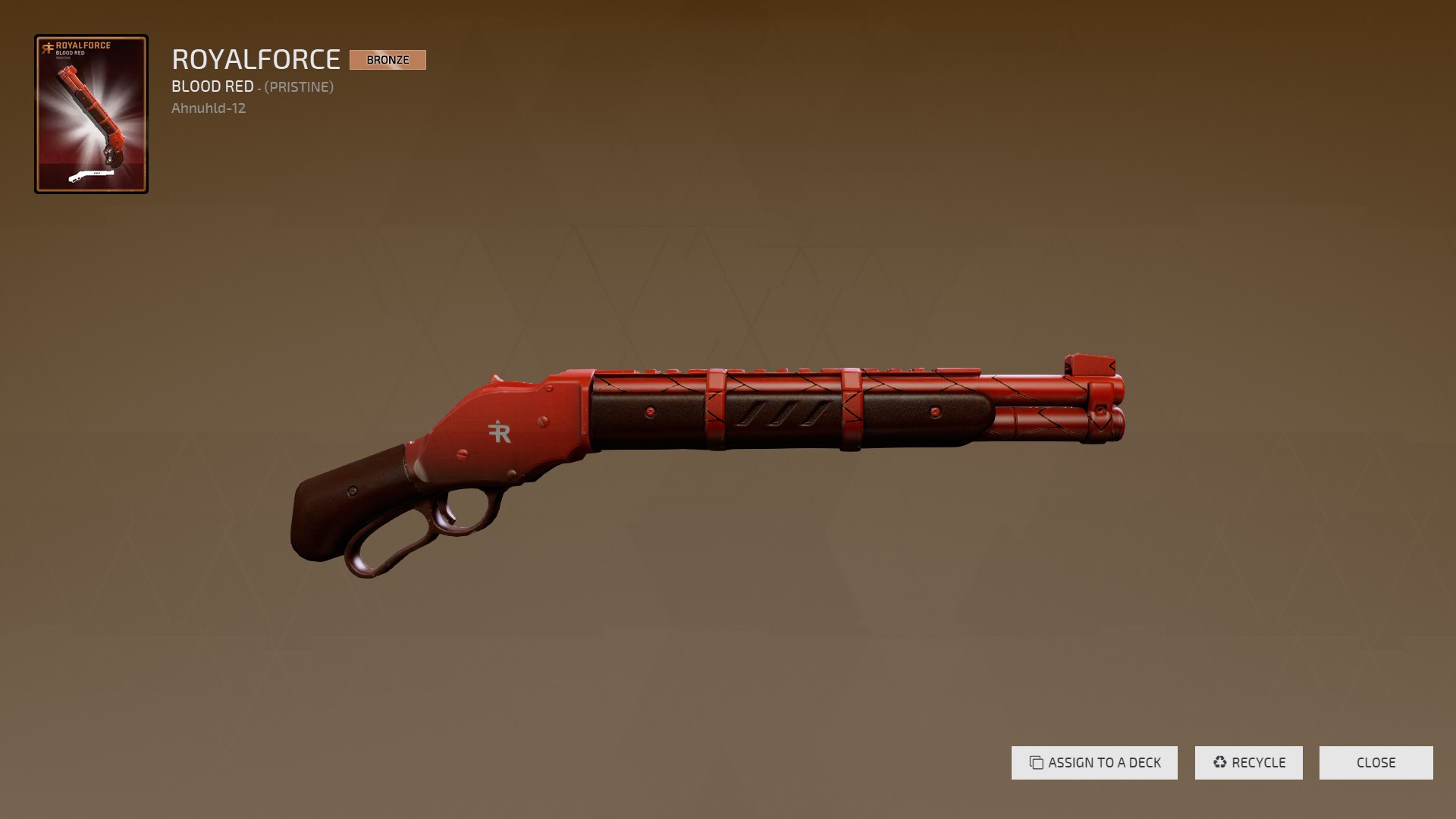
Task: Select the Royalforce Blood Red card thumbnail
Action: point(91,114)
